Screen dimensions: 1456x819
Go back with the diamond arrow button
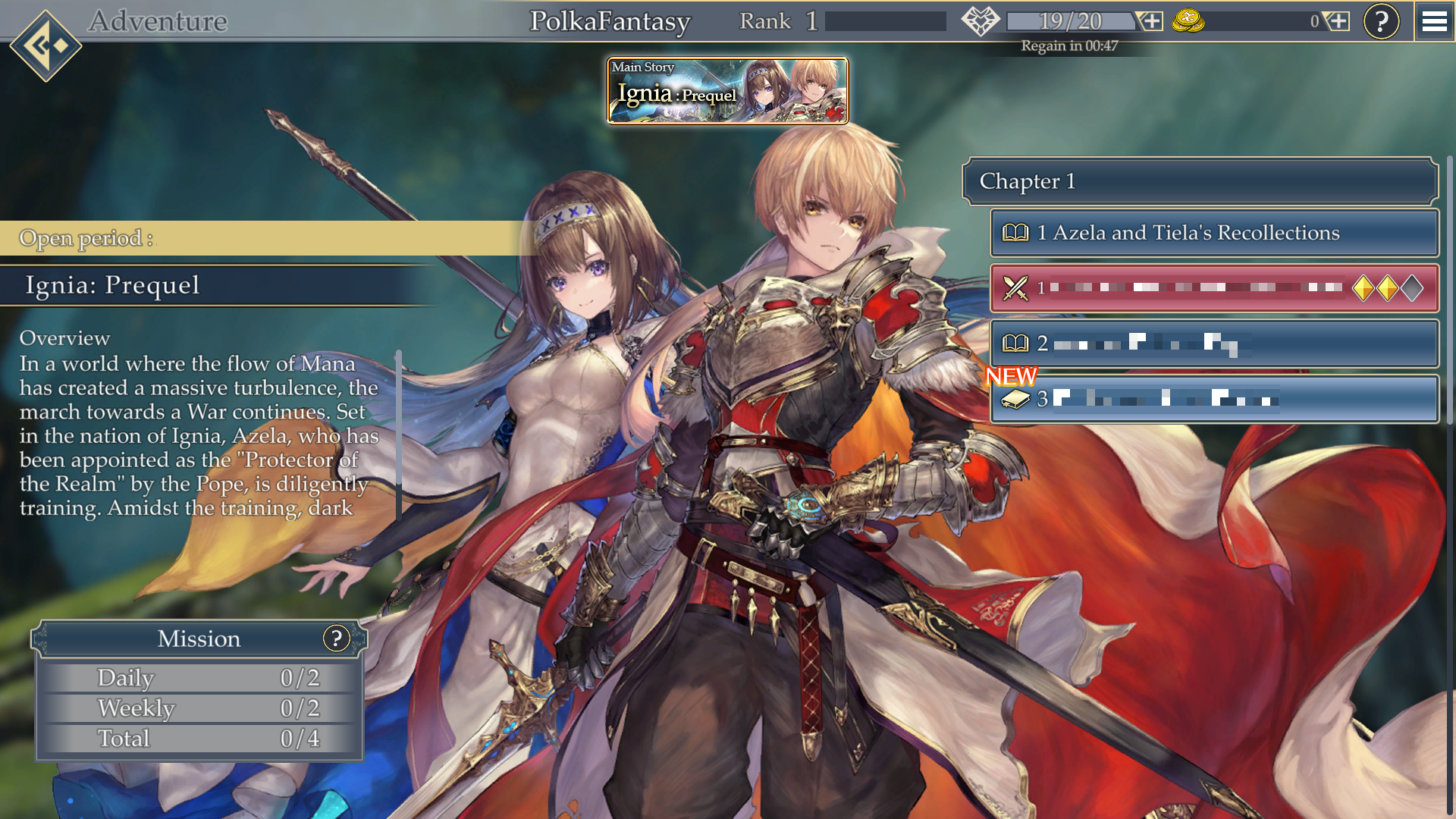click(45, 45)
